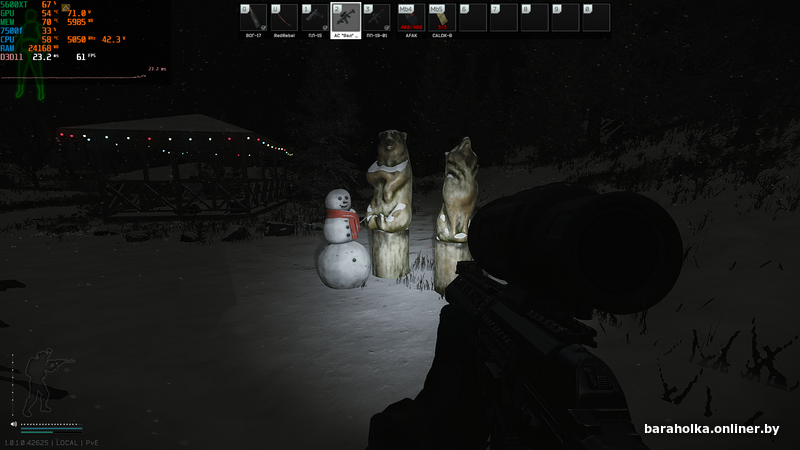This screenshot has width=800, height=450.
Task: Use the CALOK-B hemostatic slot
Action: (441, 18)
